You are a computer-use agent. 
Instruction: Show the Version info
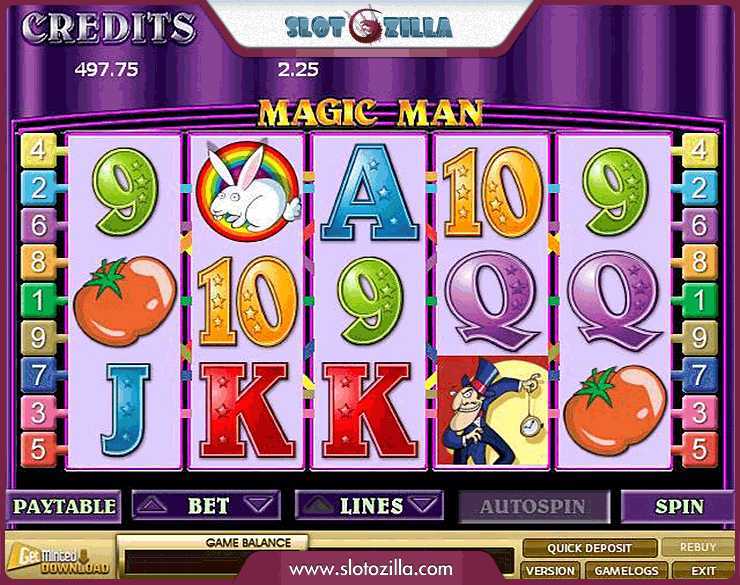click(x=548, y=570)
